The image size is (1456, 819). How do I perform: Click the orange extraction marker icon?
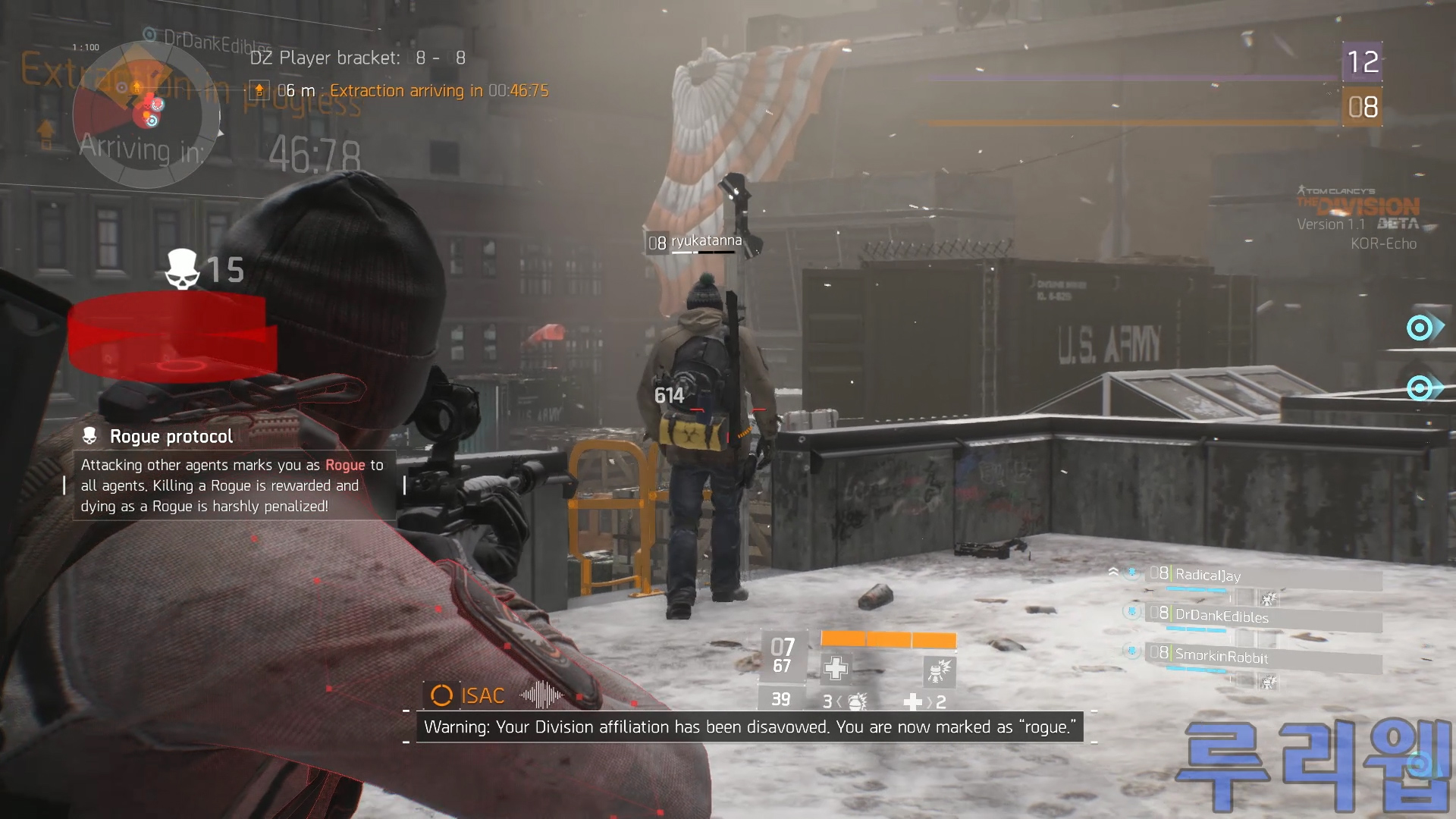(259, 91)
